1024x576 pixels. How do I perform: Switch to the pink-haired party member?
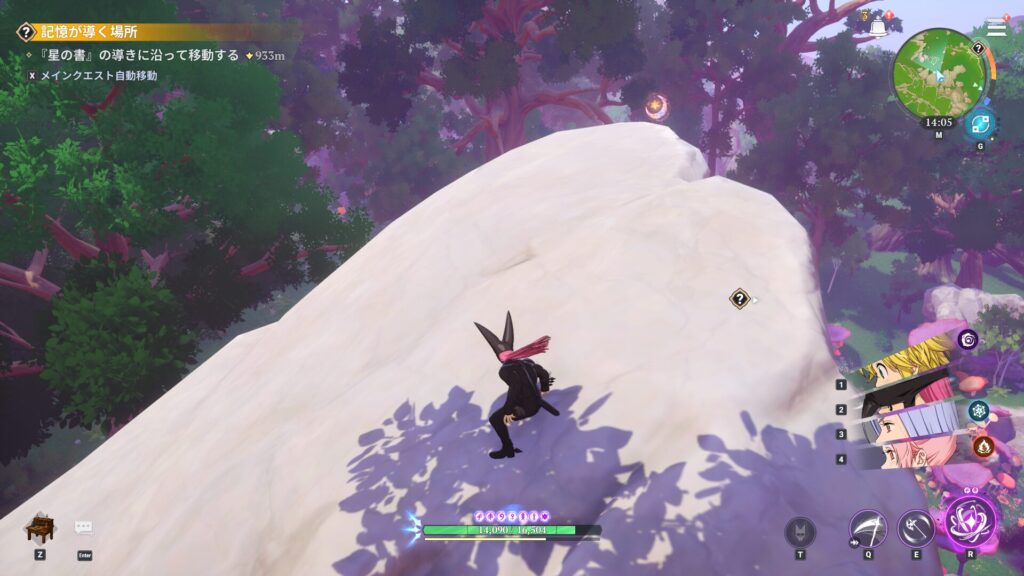point(905,455)
